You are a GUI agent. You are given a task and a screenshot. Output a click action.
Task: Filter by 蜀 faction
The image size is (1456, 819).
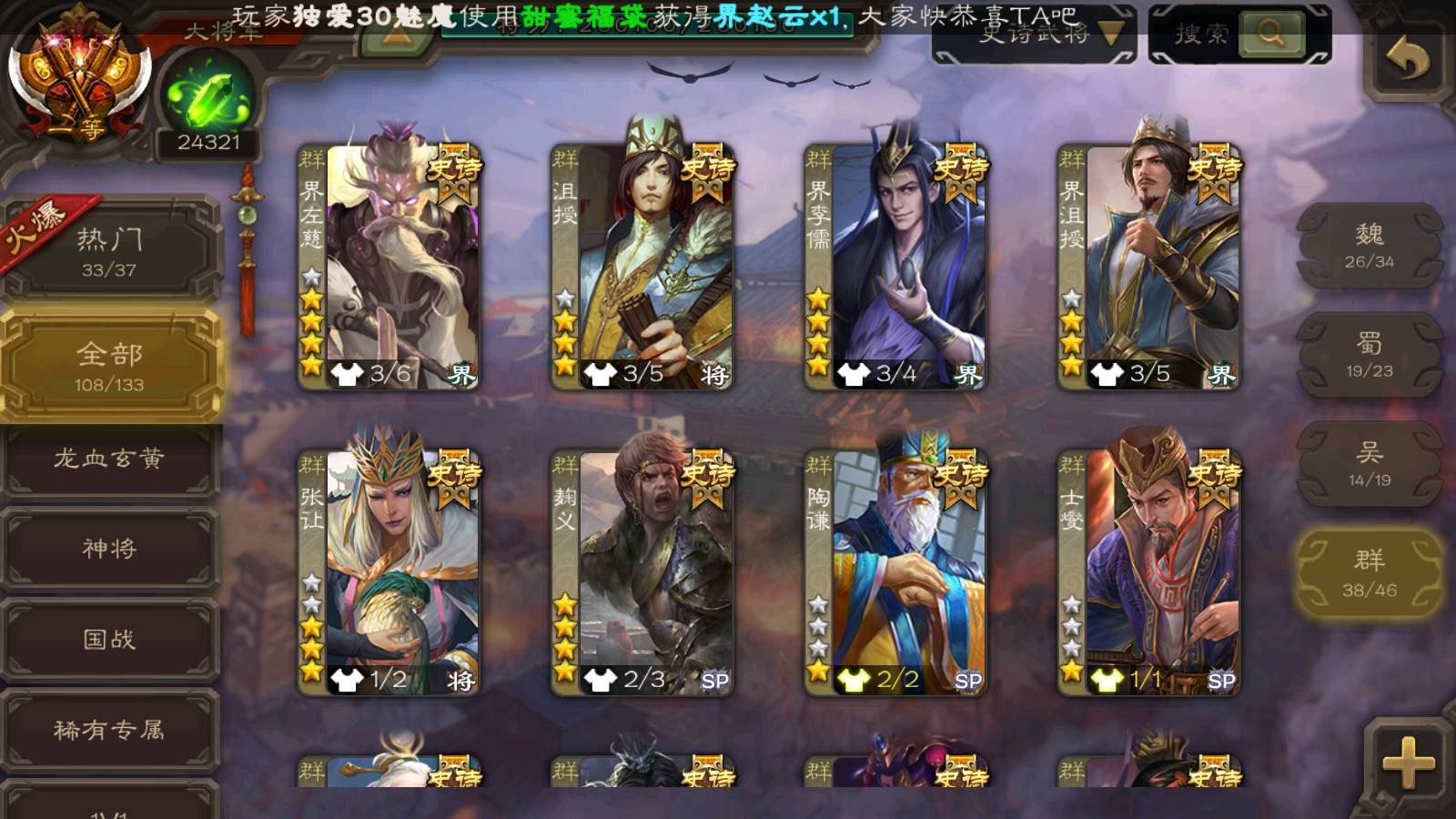pos(1369,355)
